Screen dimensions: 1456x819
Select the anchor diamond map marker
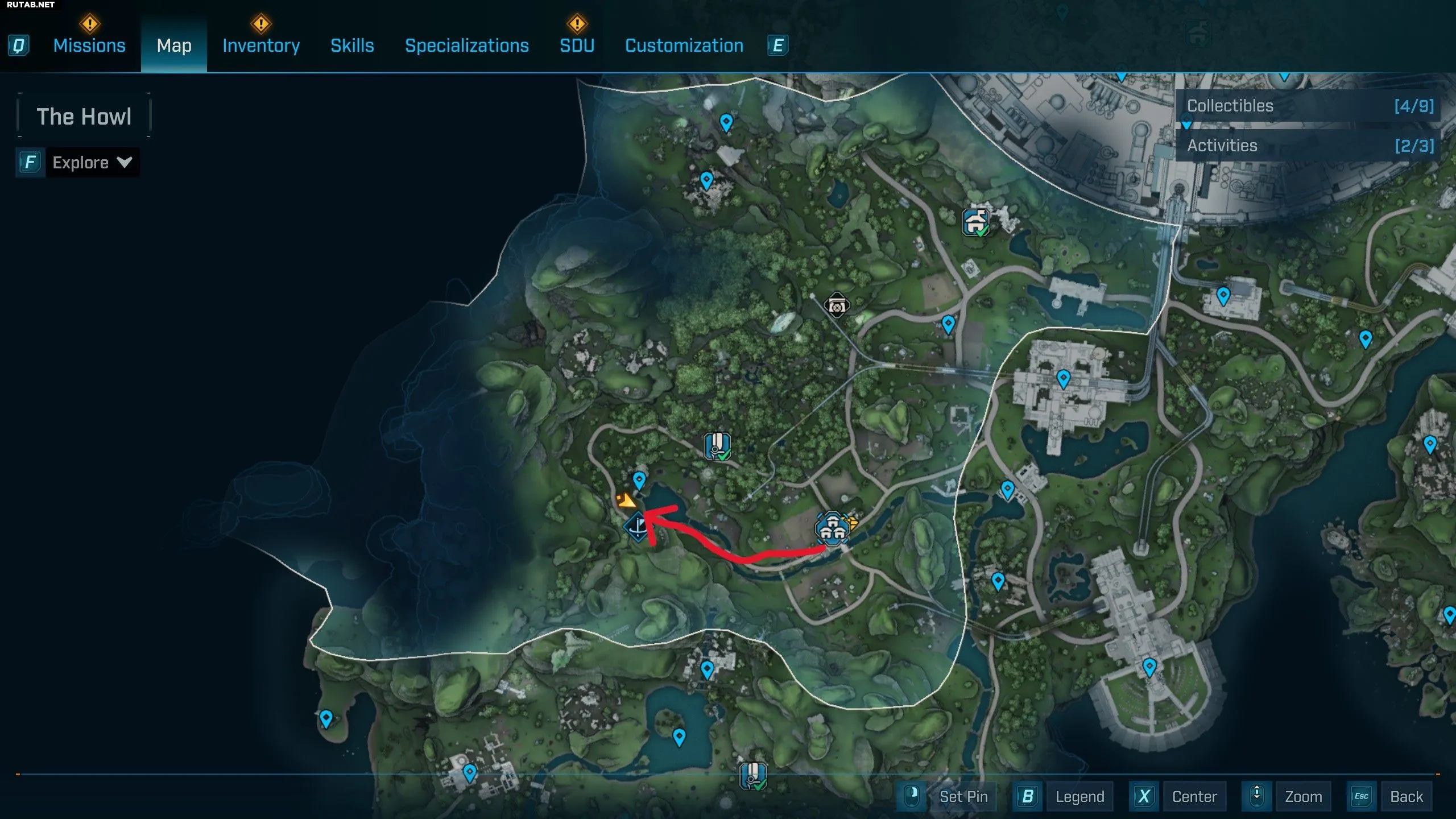tap(638, 527)
